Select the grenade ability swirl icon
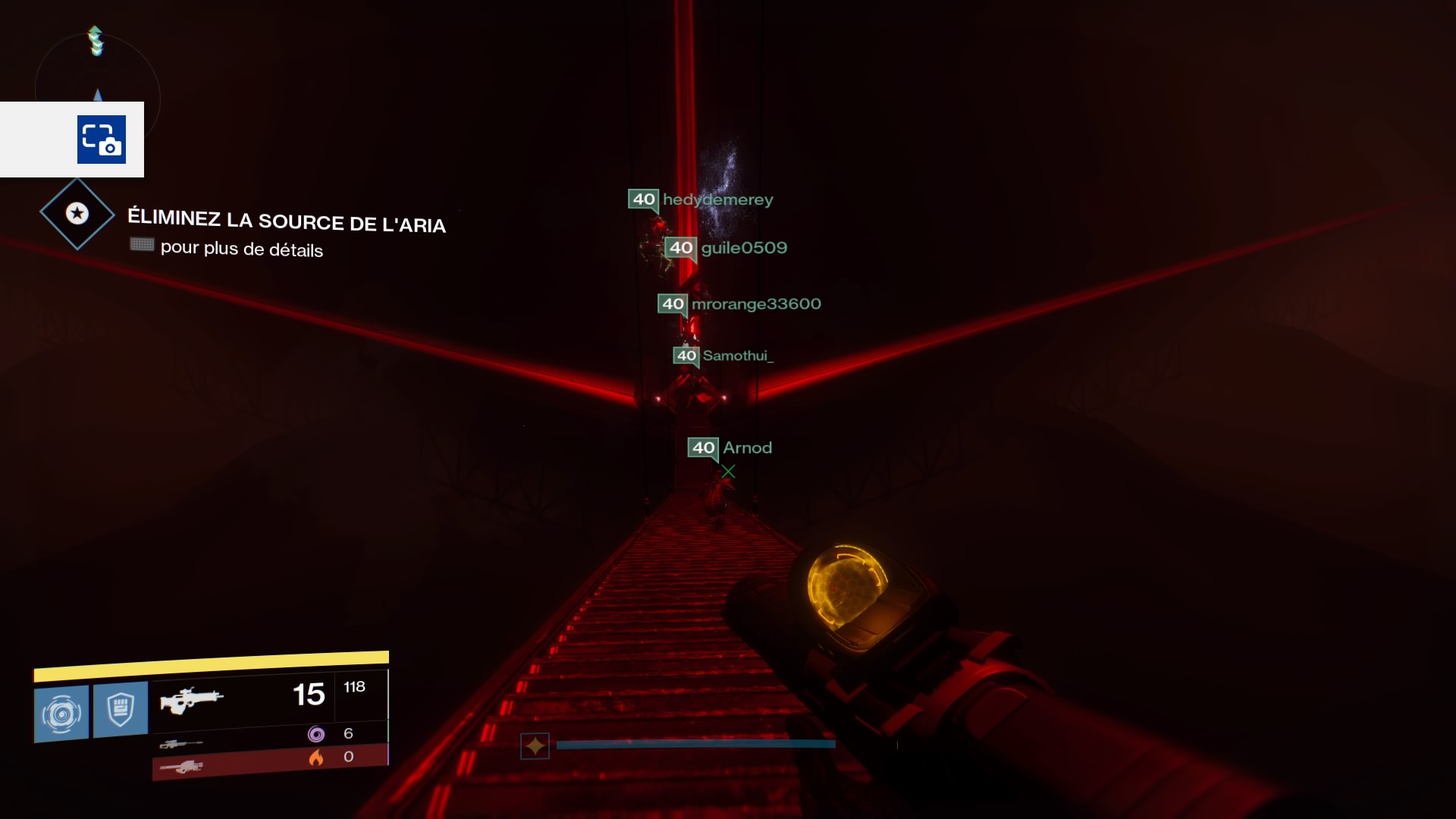Image resolution: width=1456 pixels, height=819 pixels. point(61,711)
